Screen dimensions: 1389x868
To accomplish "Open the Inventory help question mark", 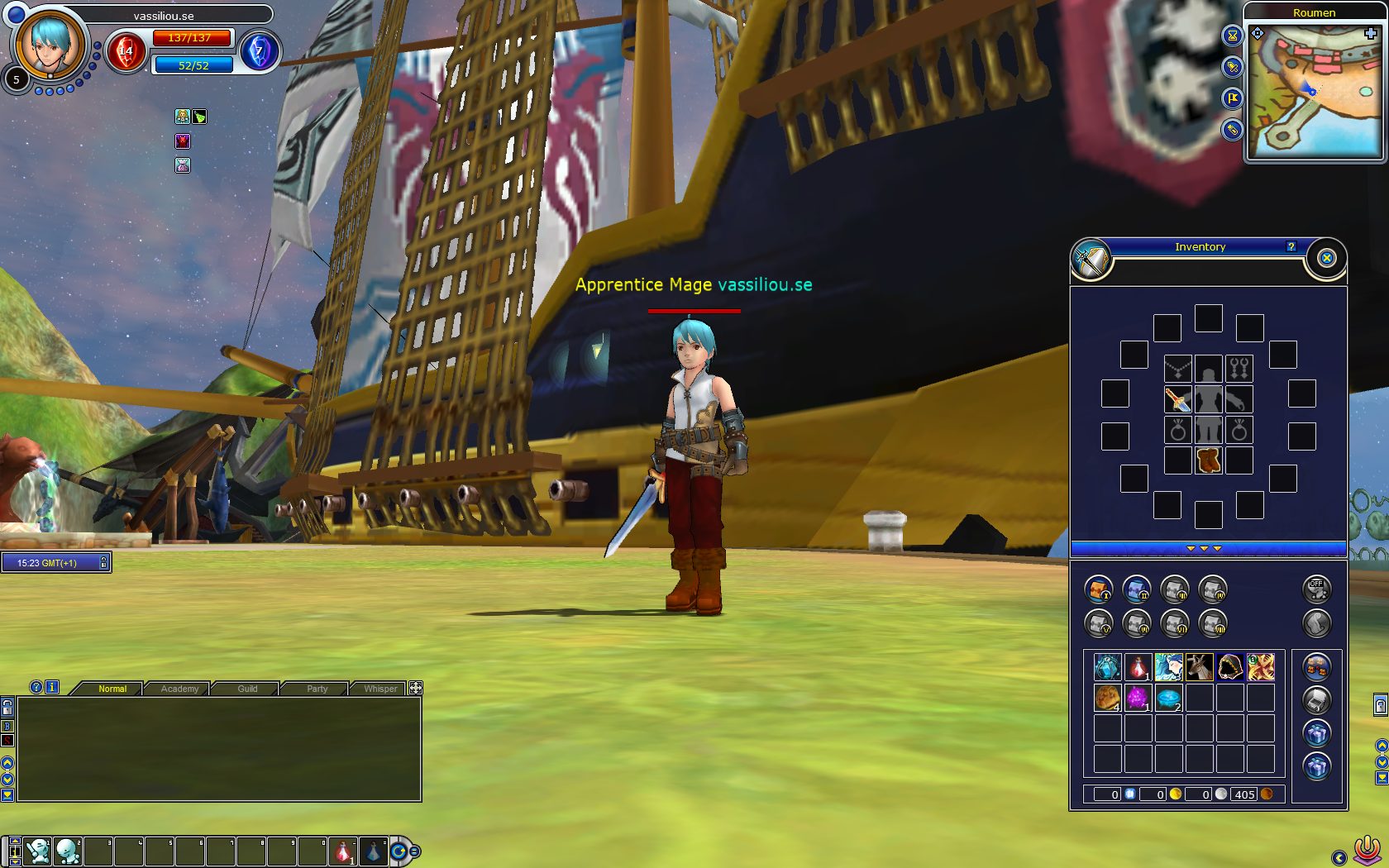I will pyautogui.click(x=1291, y=246).
